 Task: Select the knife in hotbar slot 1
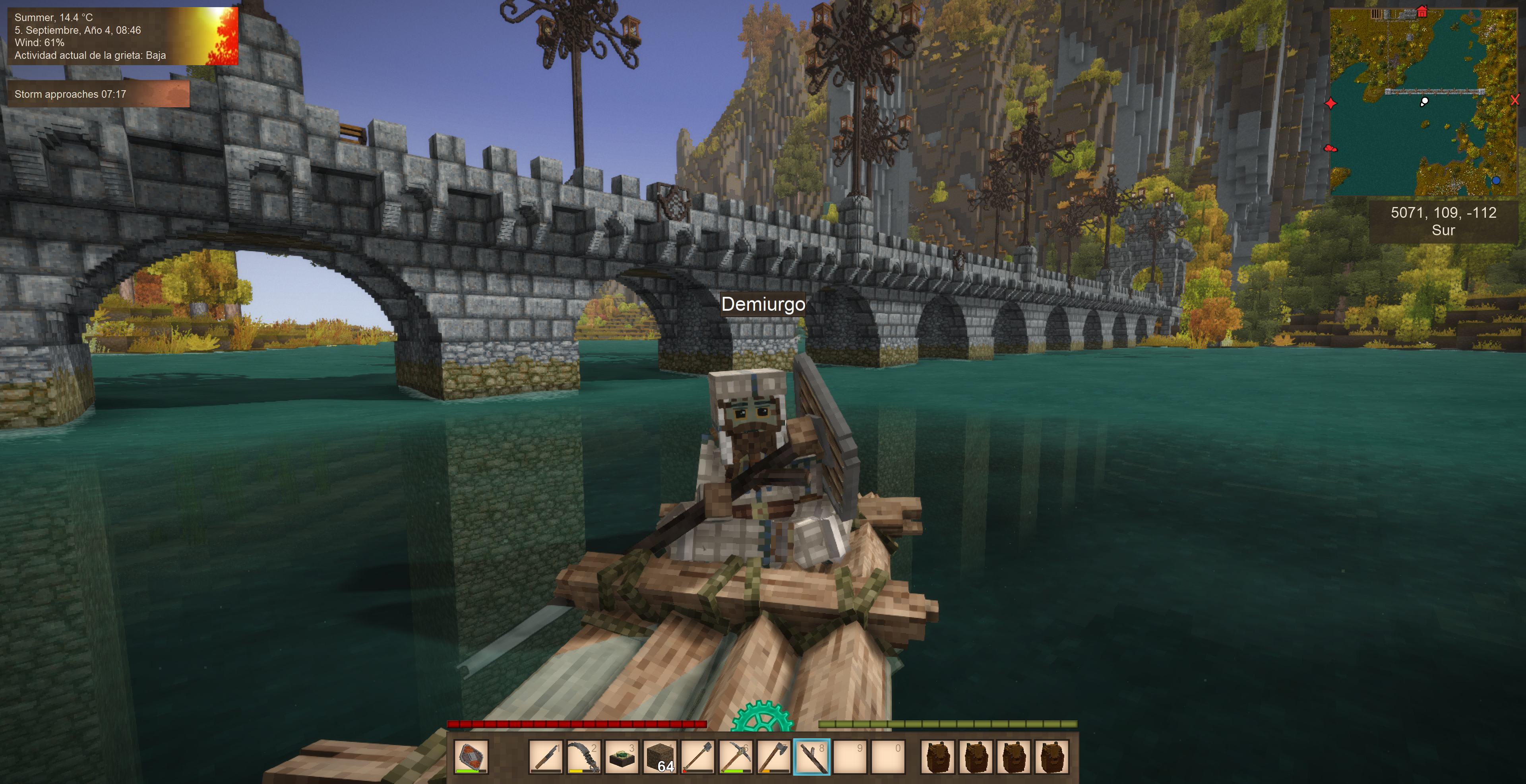[x=546, y=757]
